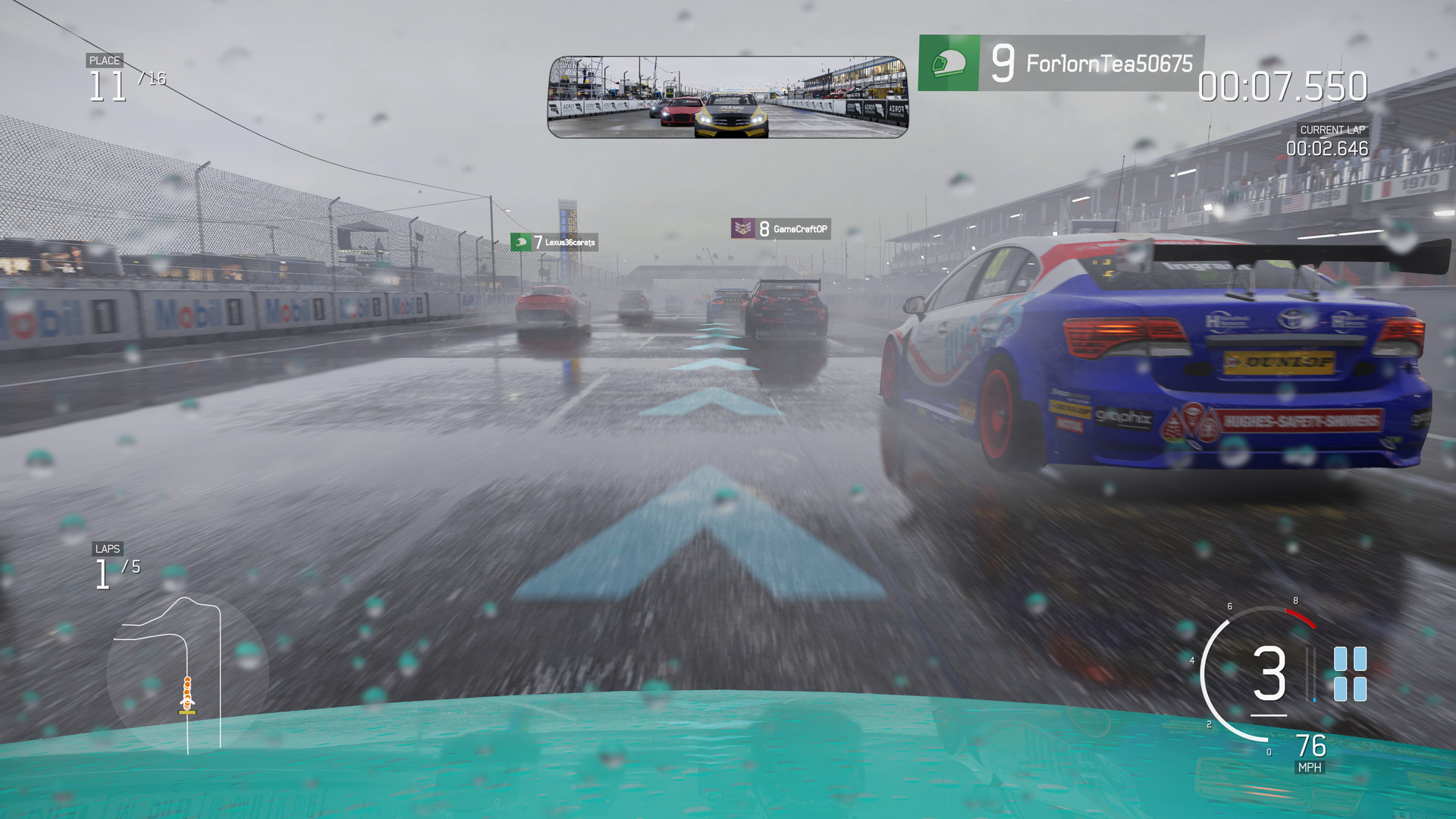The width and height of the screenshot is (1456, 819).
Task: Select the rear-view mirror display
Action: click(727, 97)
